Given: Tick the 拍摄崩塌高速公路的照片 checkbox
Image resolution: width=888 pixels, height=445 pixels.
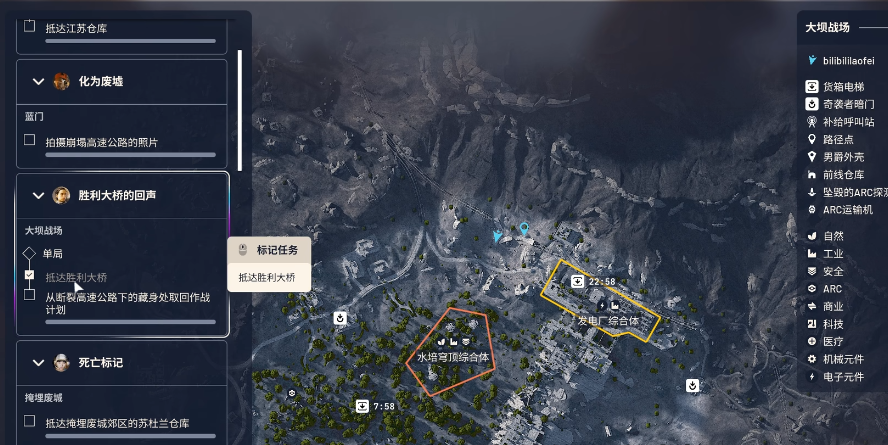Looking at the screenshot, I should point(30,141).
